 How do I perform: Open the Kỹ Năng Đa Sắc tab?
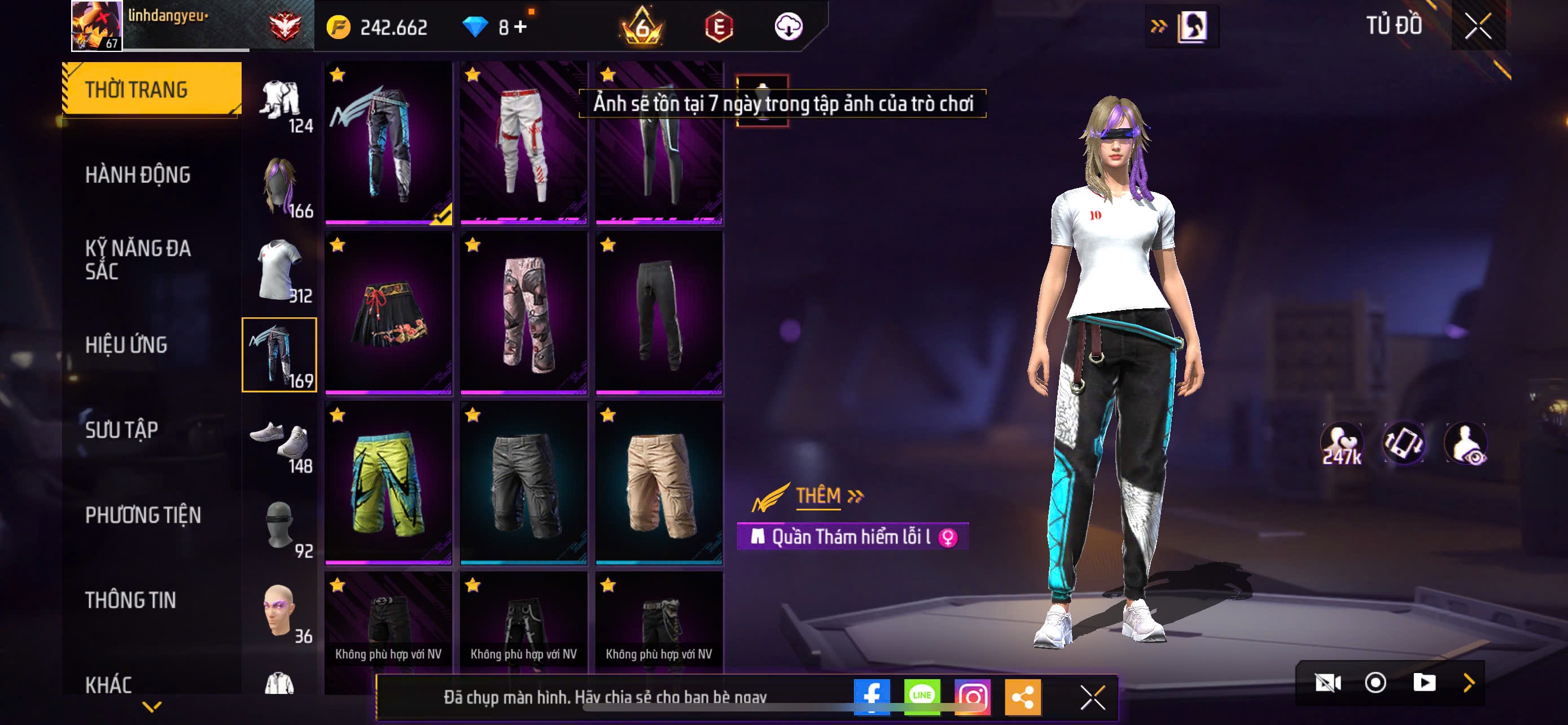pos(138,259)
